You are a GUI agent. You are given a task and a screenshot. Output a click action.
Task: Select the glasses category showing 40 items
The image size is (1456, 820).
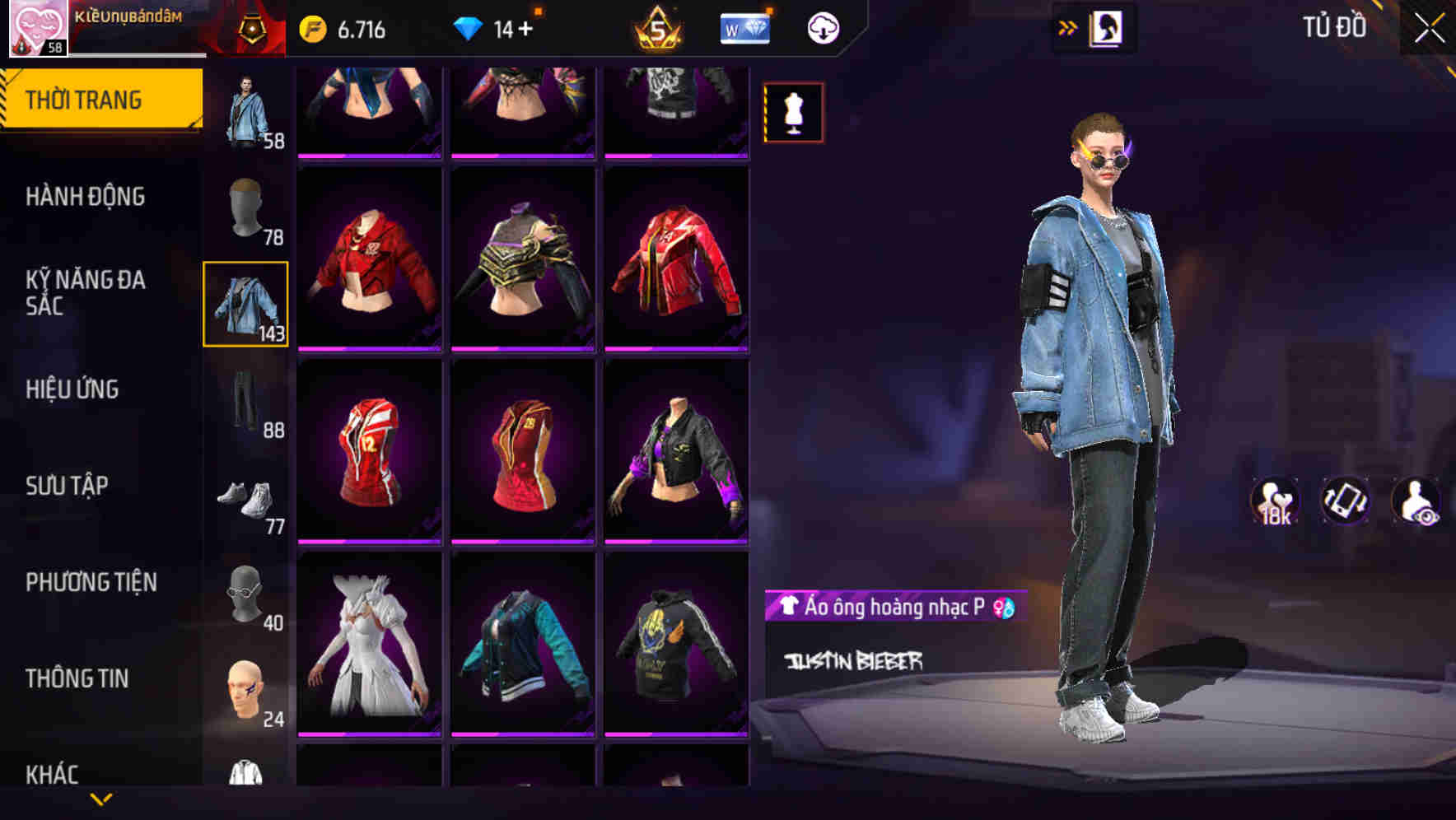click(x=246, y=595)
